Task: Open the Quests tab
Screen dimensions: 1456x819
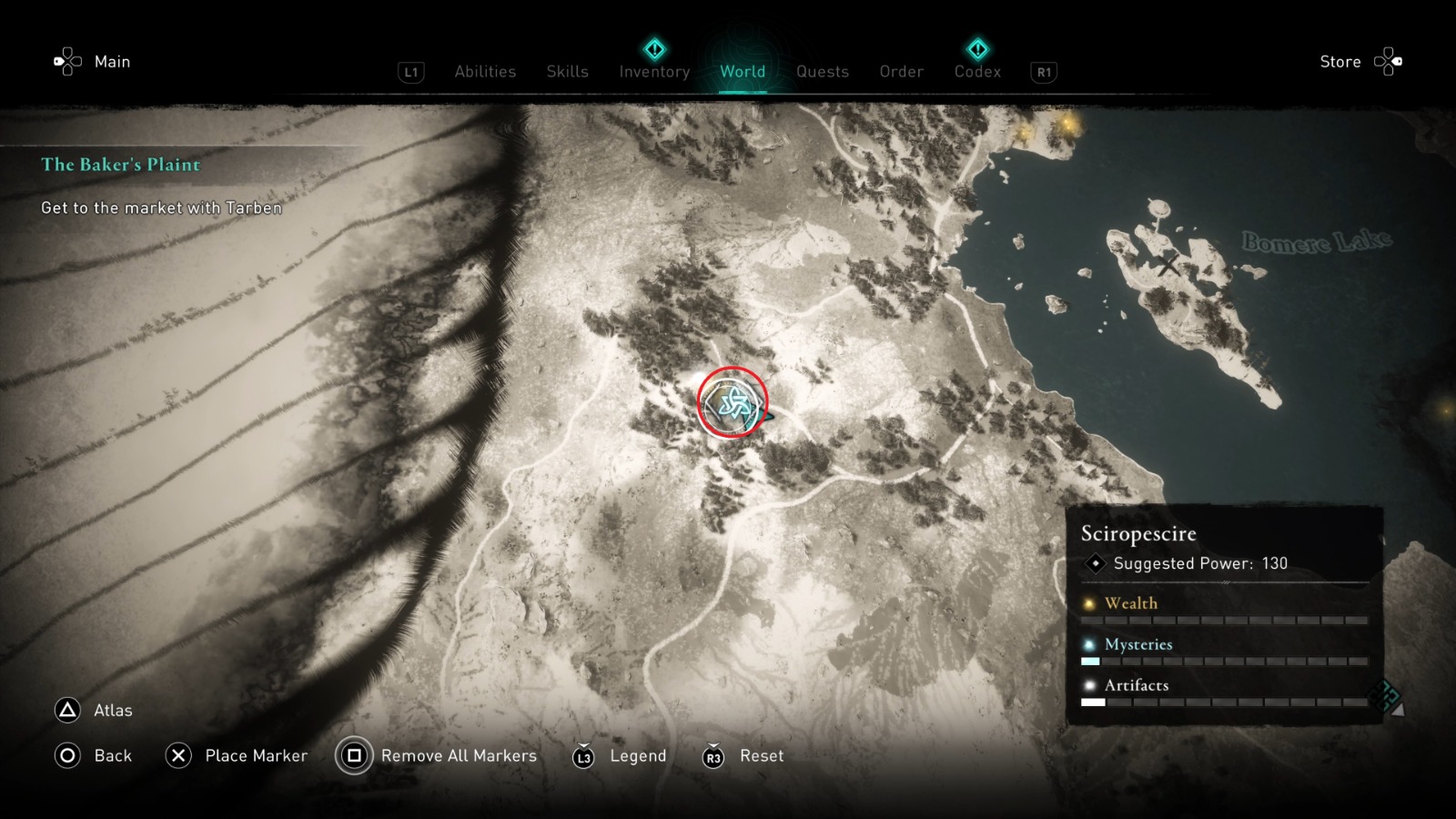Action: [x=822, y=72]
